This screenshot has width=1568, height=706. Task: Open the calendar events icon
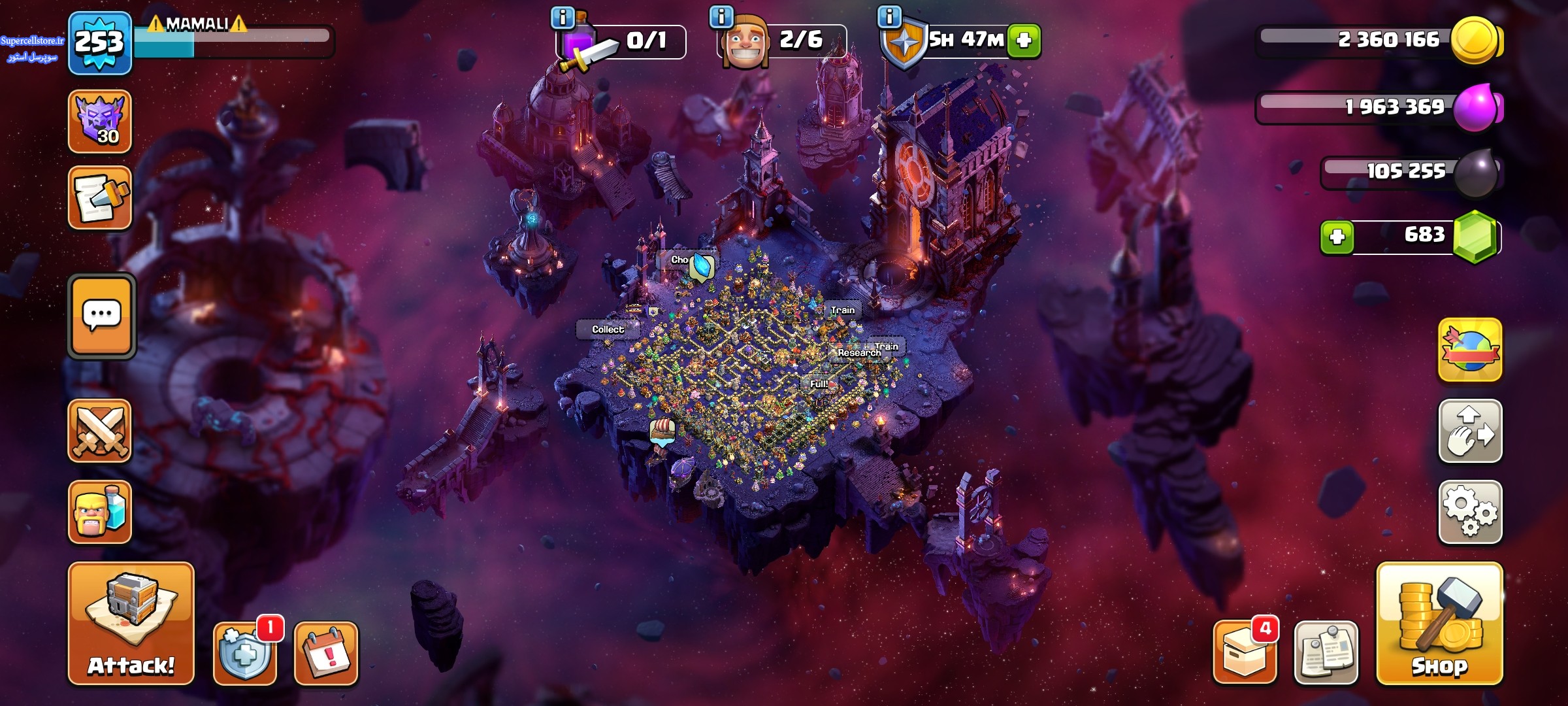point(326,653)
